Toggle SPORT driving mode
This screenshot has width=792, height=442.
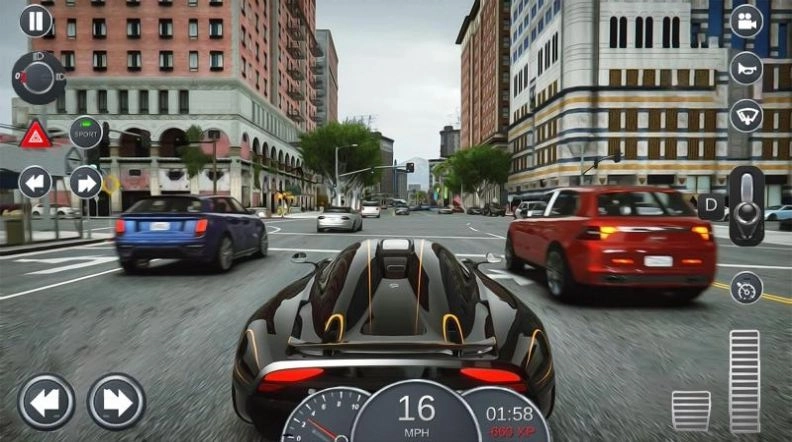86,132
